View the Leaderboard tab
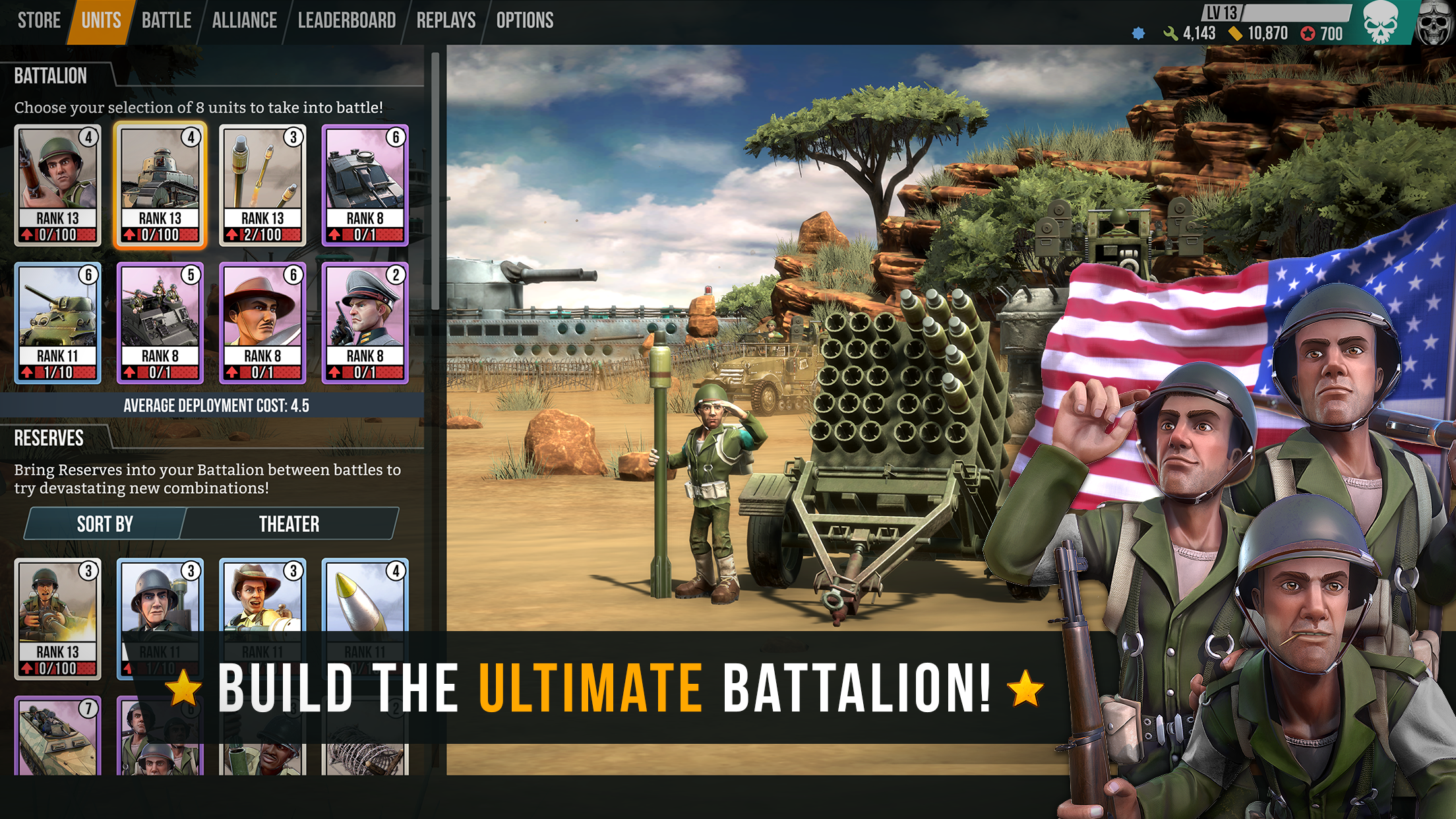1456x819 pixels. click(x=347, y=20)
